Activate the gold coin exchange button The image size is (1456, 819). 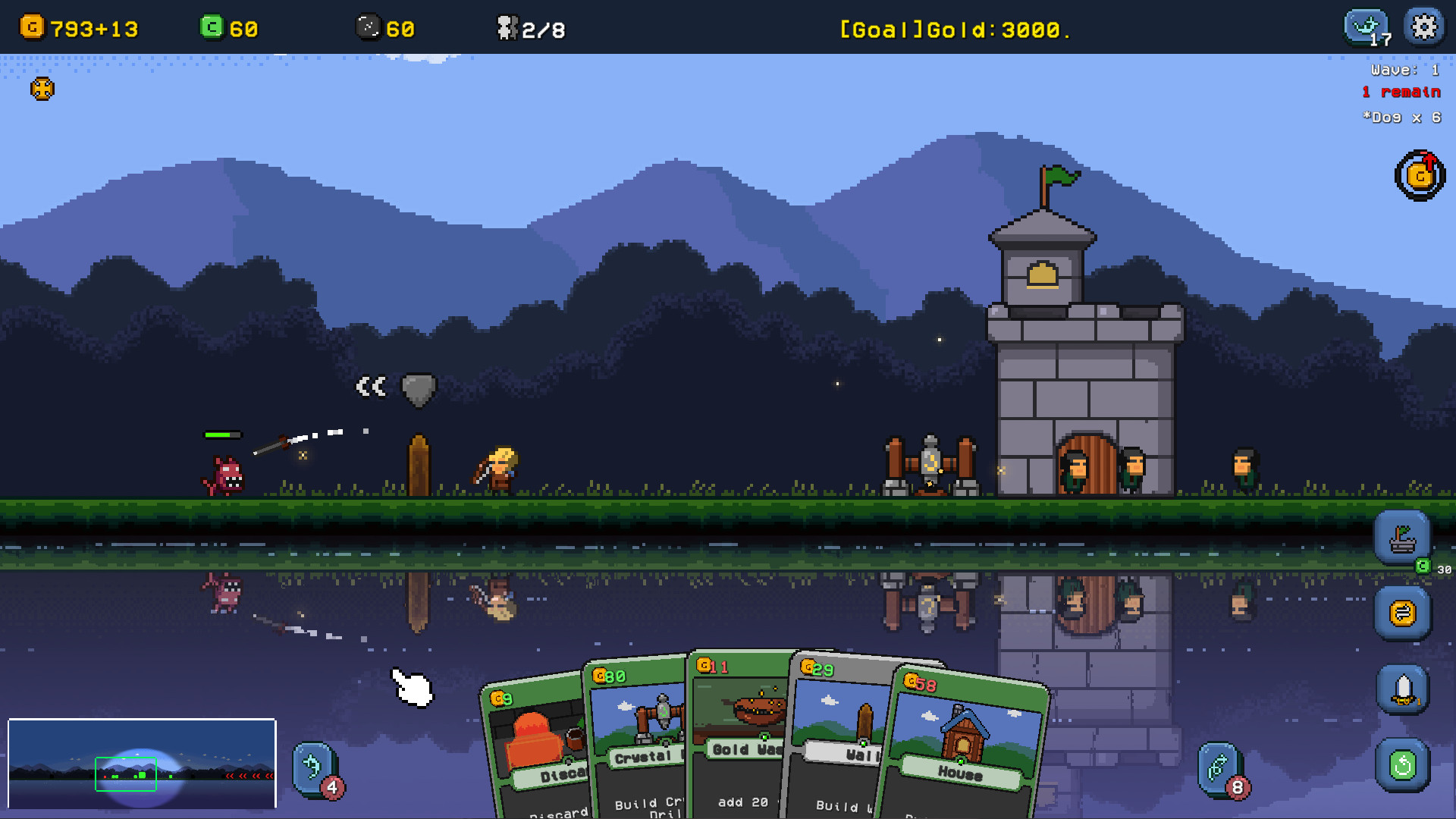[1402, 613]
